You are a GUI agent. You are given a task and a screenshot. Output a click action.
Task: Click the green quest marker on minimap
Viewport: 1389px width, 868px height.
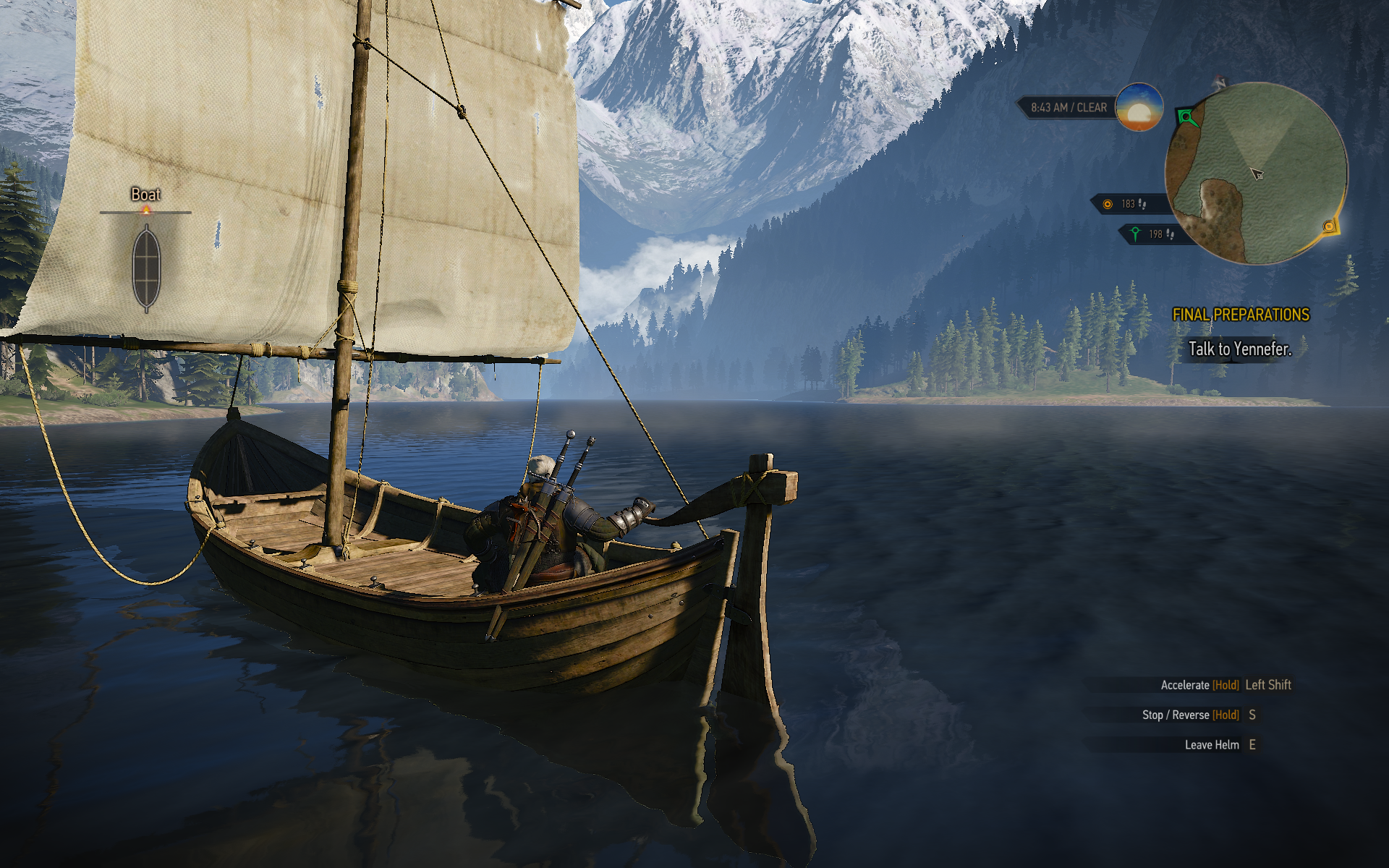coord(1186,116)
